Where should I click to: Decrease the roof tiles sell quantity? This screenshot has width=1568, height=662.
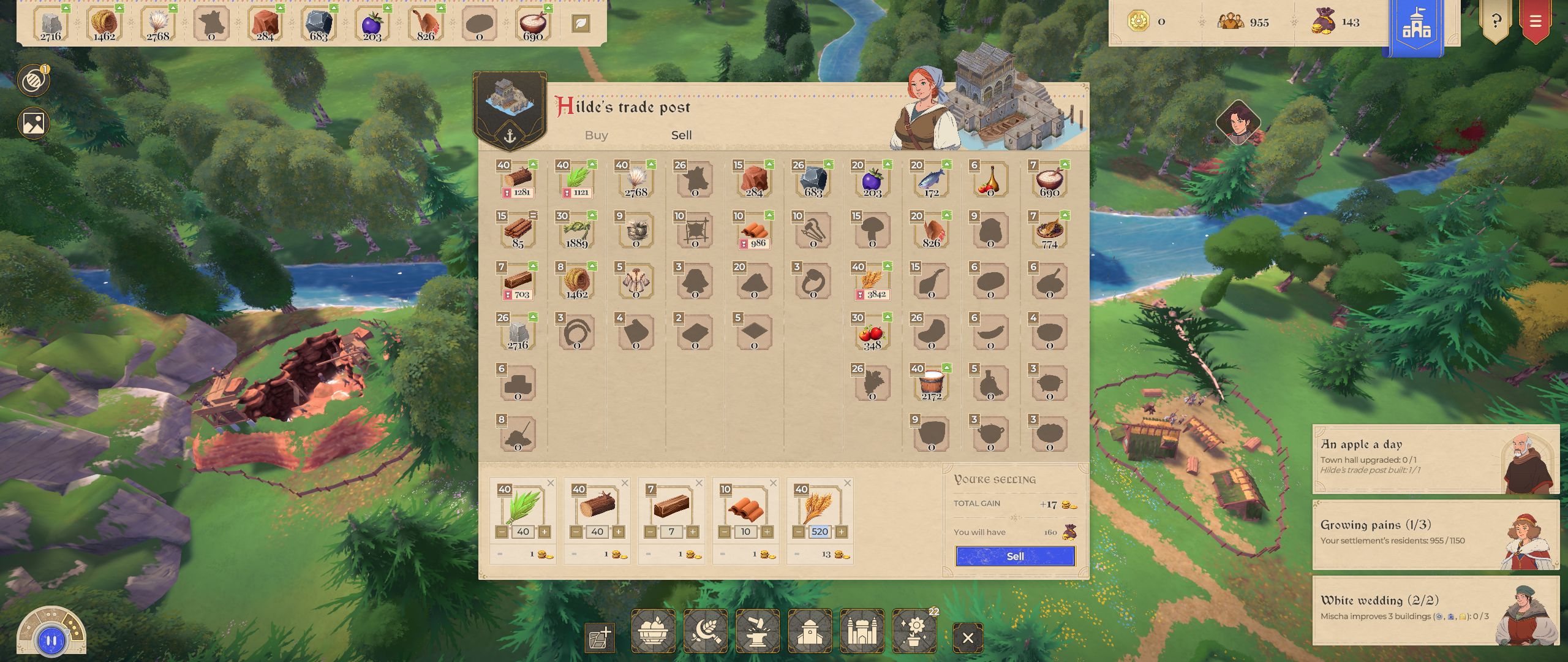coord(725,532)
